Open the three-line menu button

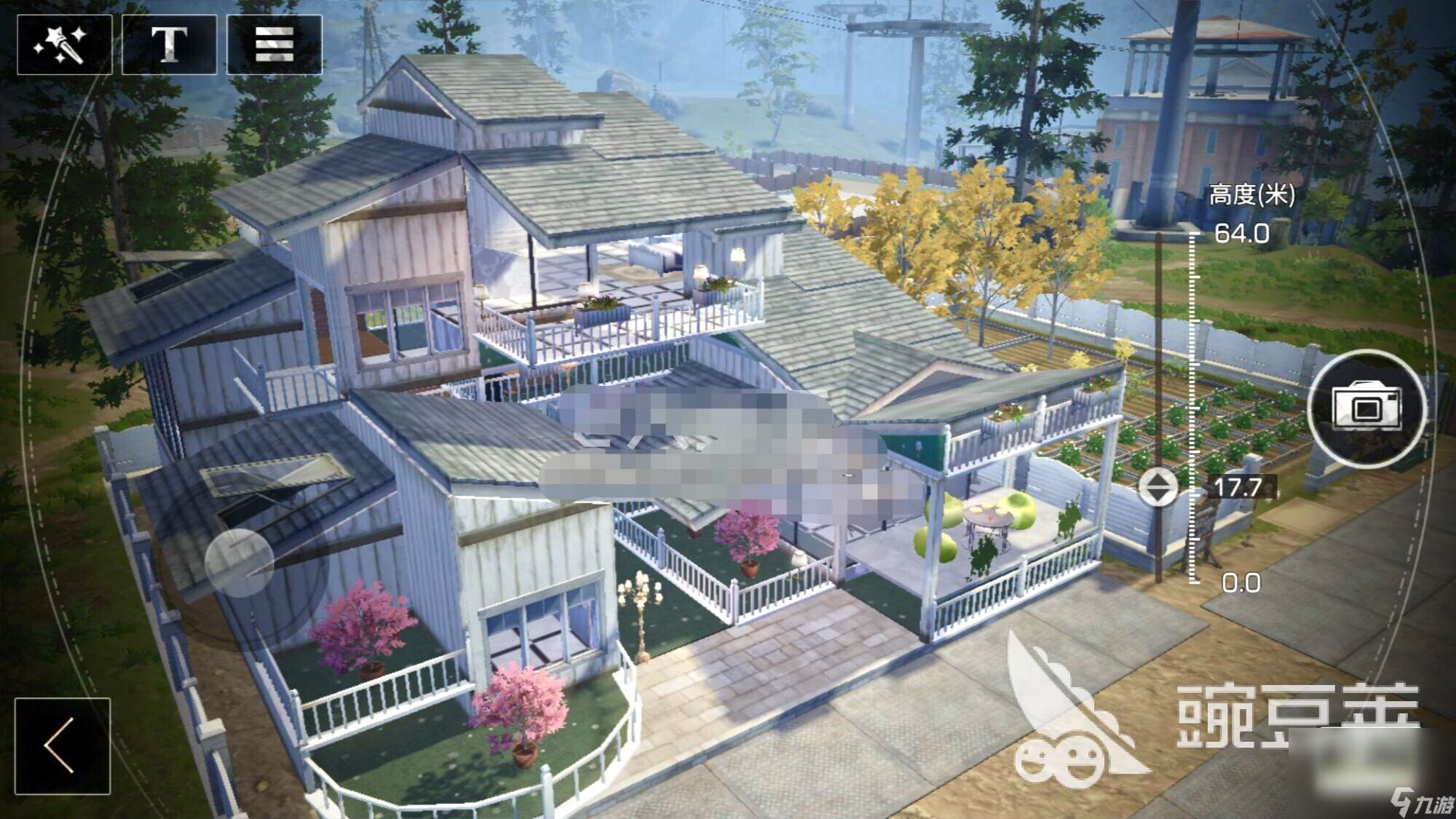tap(274, 44)
